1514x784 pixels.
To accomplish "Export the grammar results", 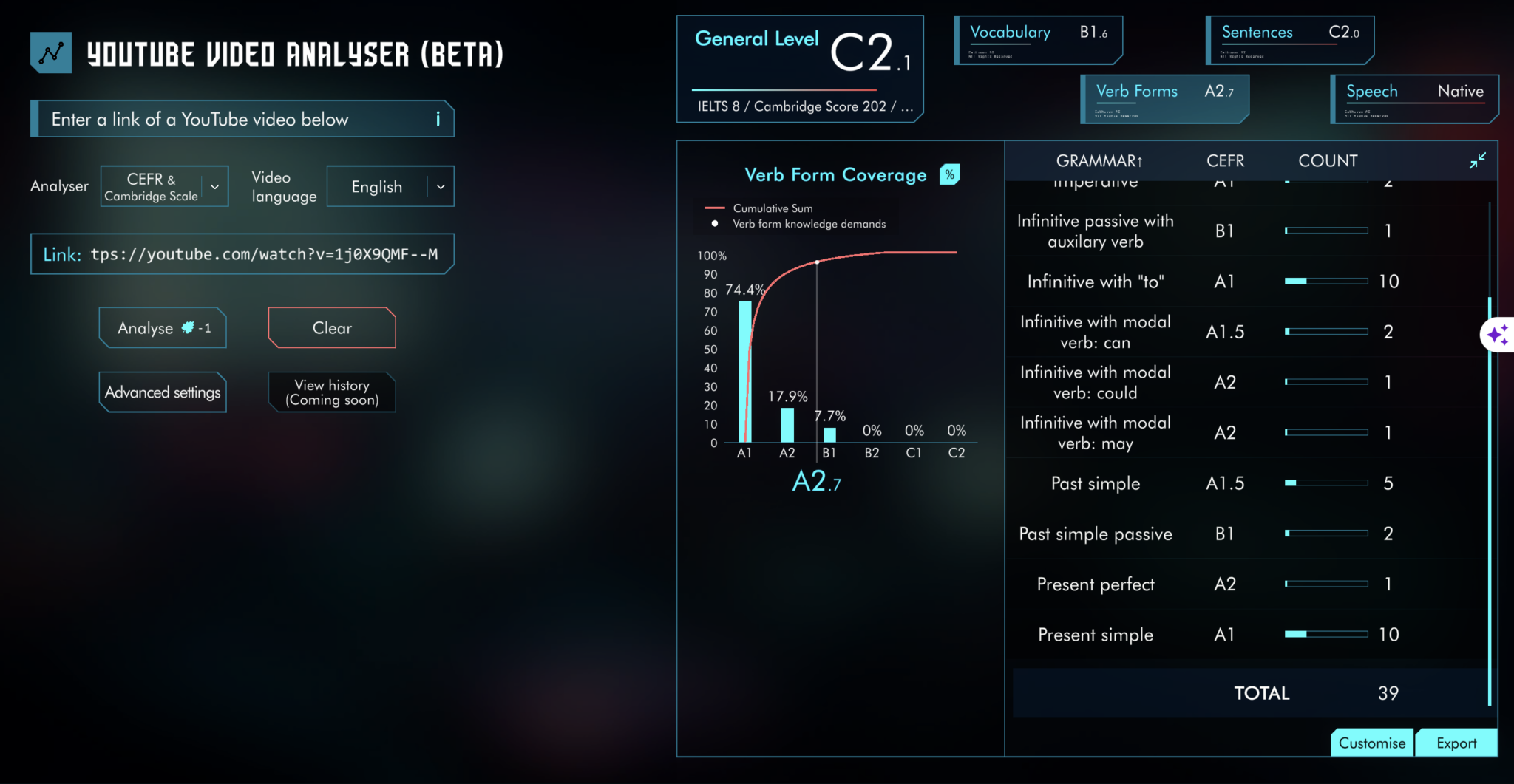I will tap(1456, 743).
